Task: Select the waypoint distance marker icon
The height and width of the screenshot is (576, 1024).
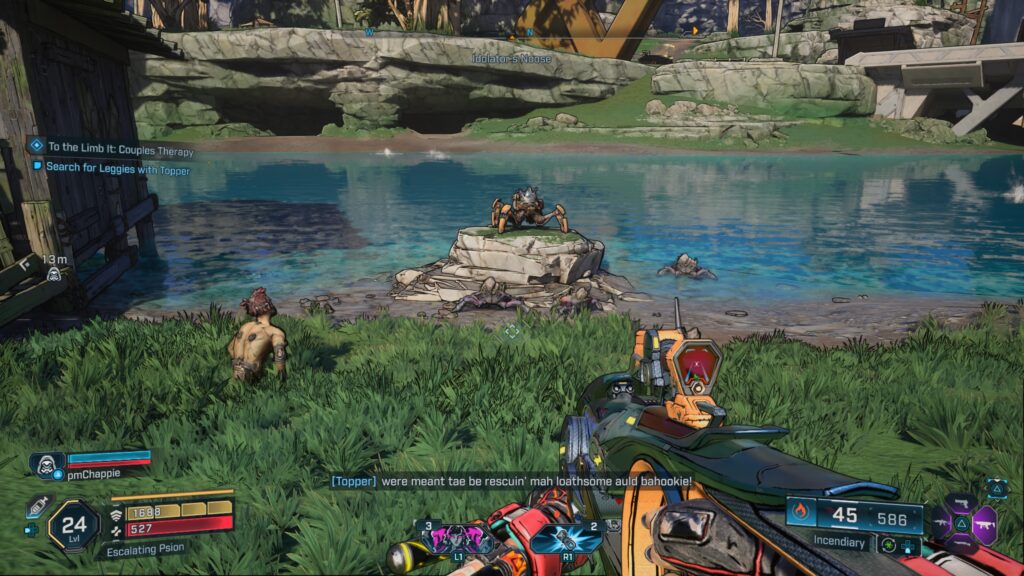Action: (x=53, y=270)
